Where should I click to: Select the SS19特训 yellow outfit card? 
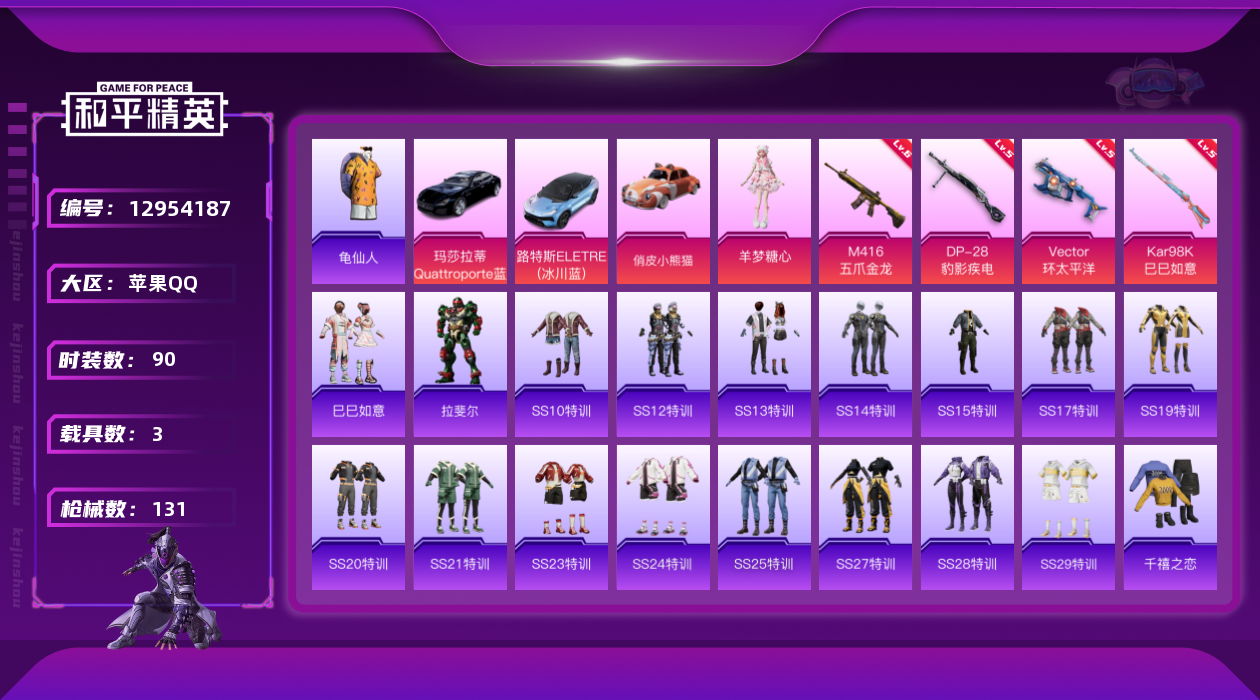pyautogui.click(x=1170, y=364)
